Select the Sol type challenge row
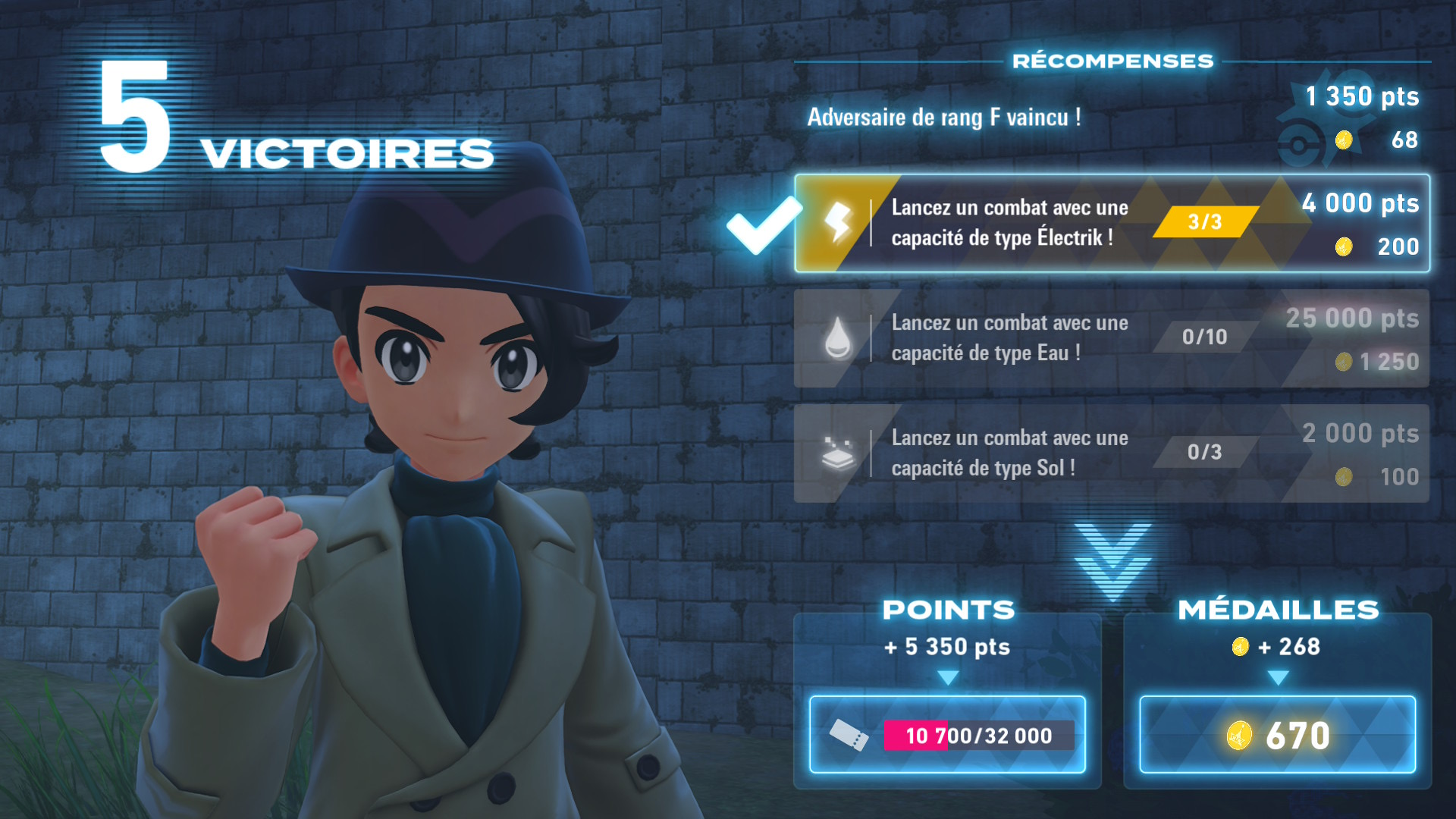Viewport: 1456px width, 819px height. coord(1112,453)
